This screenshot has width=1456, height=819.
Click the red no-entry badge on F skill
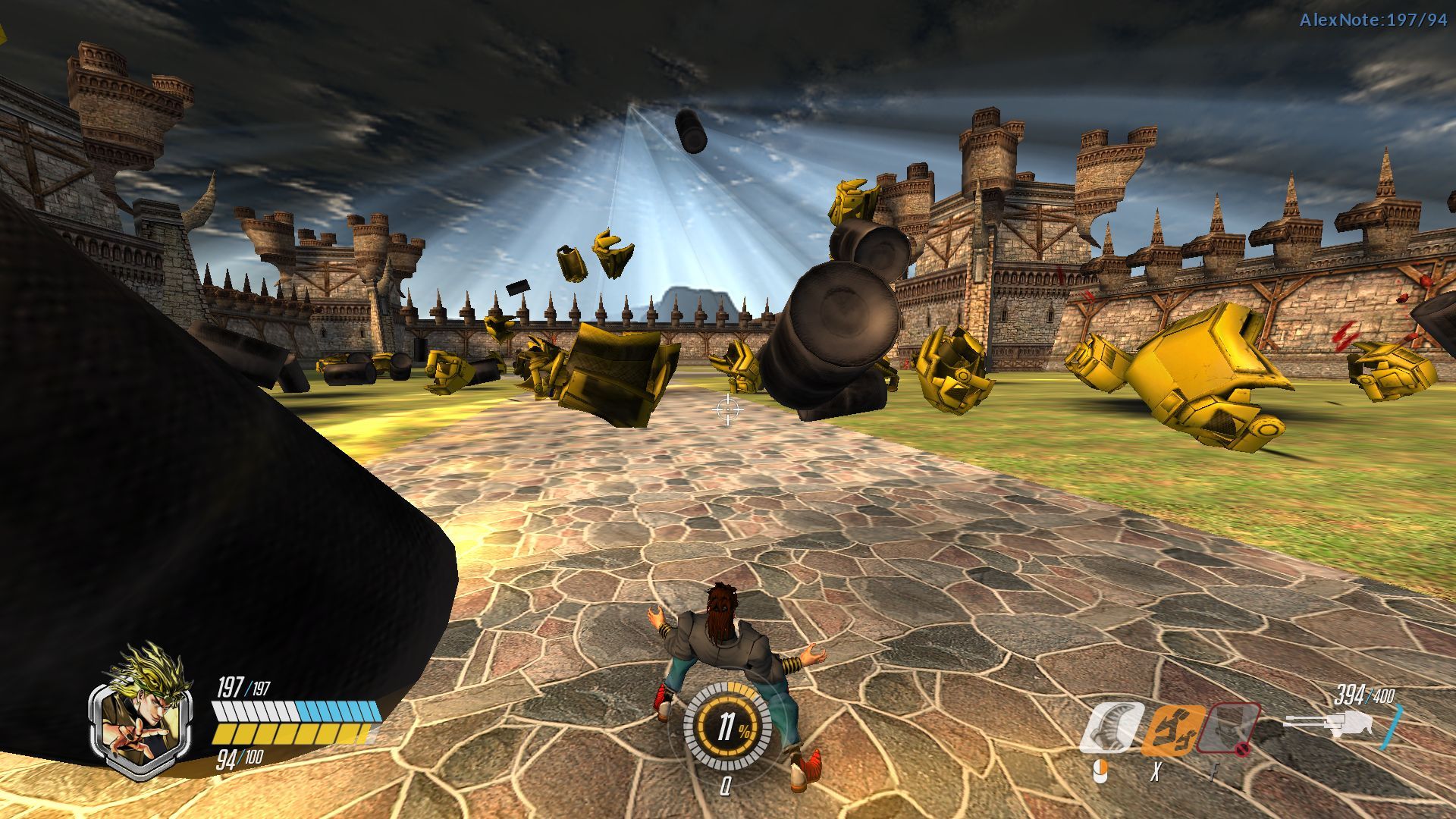pyautogui.click(x=1241, y=749)
